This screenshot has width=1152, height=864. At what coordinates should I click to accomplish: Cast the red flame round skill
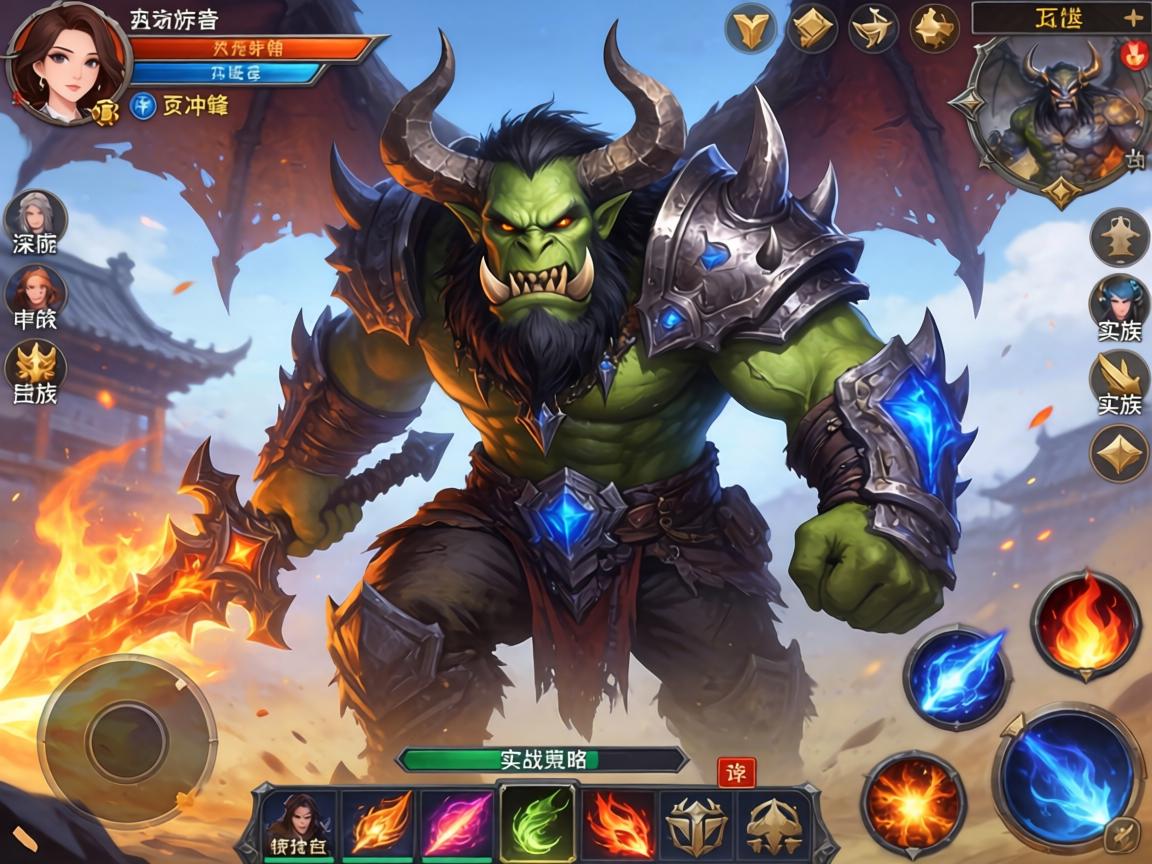[1085, 620]
